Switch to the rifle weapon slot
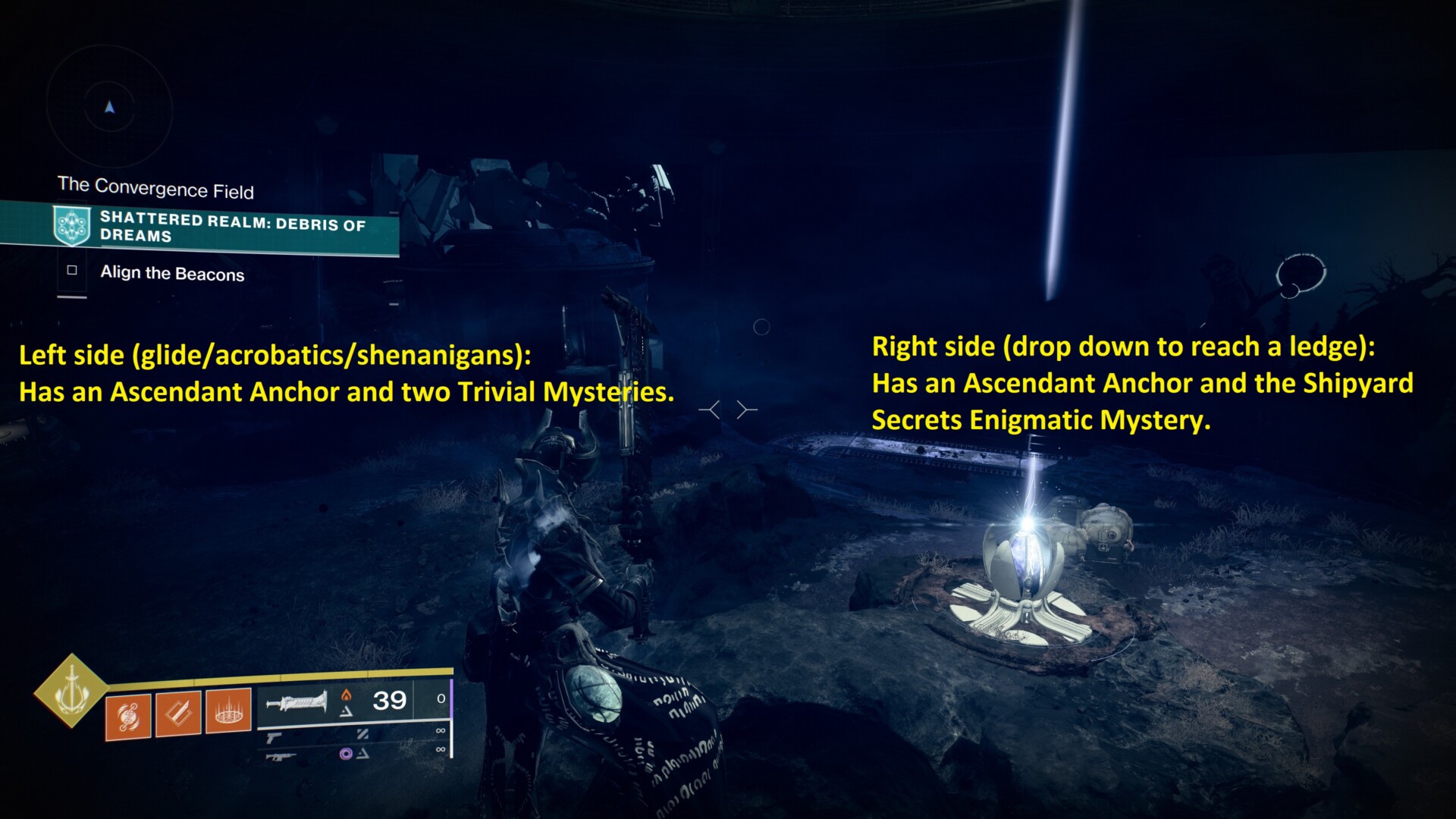This screenshot has height=819, width=1456. click(281, 756)
